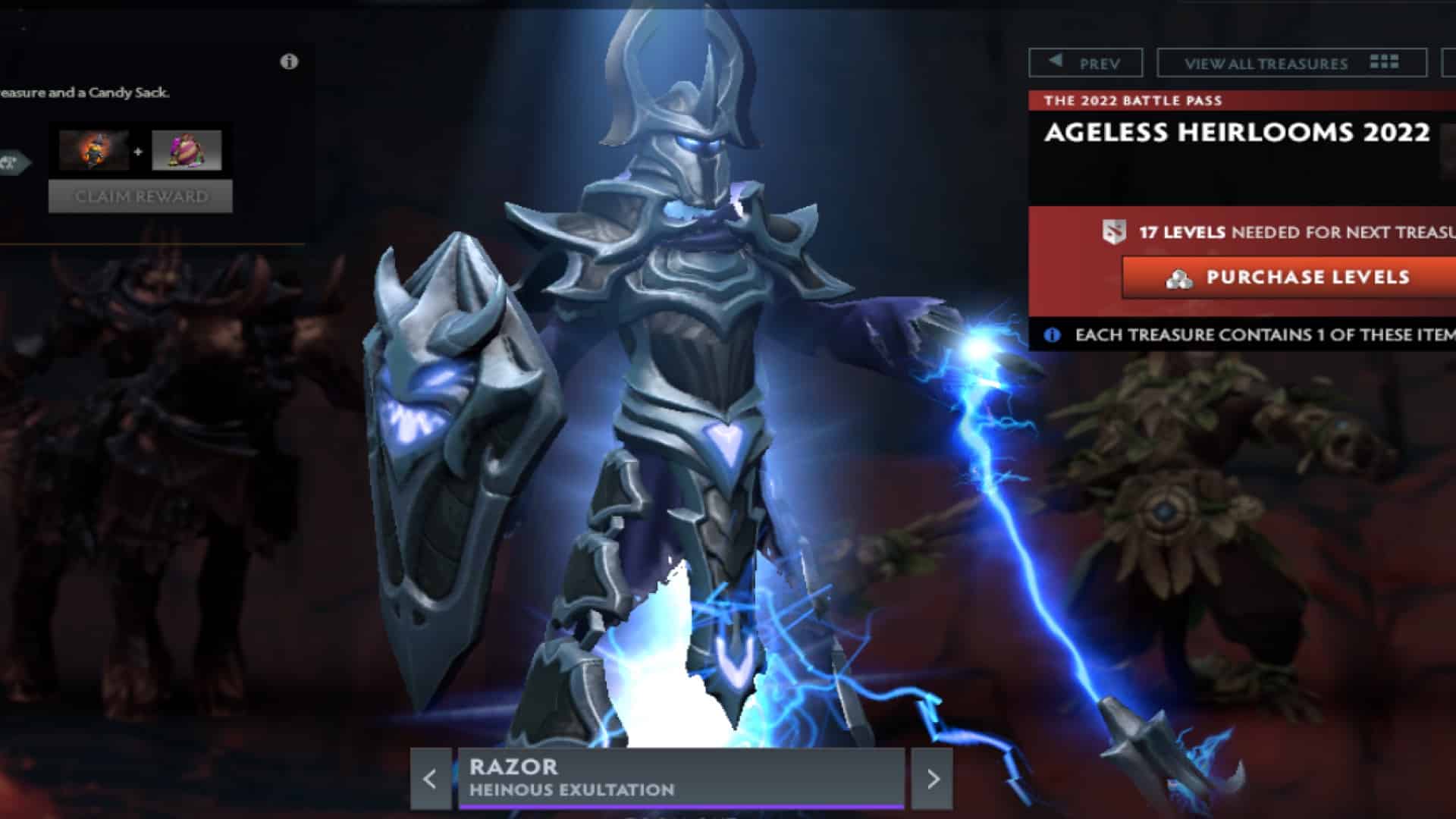Expand the partially visible button at top right edge
This screenshot has width=1456, height=819.
pos(1447,64)
